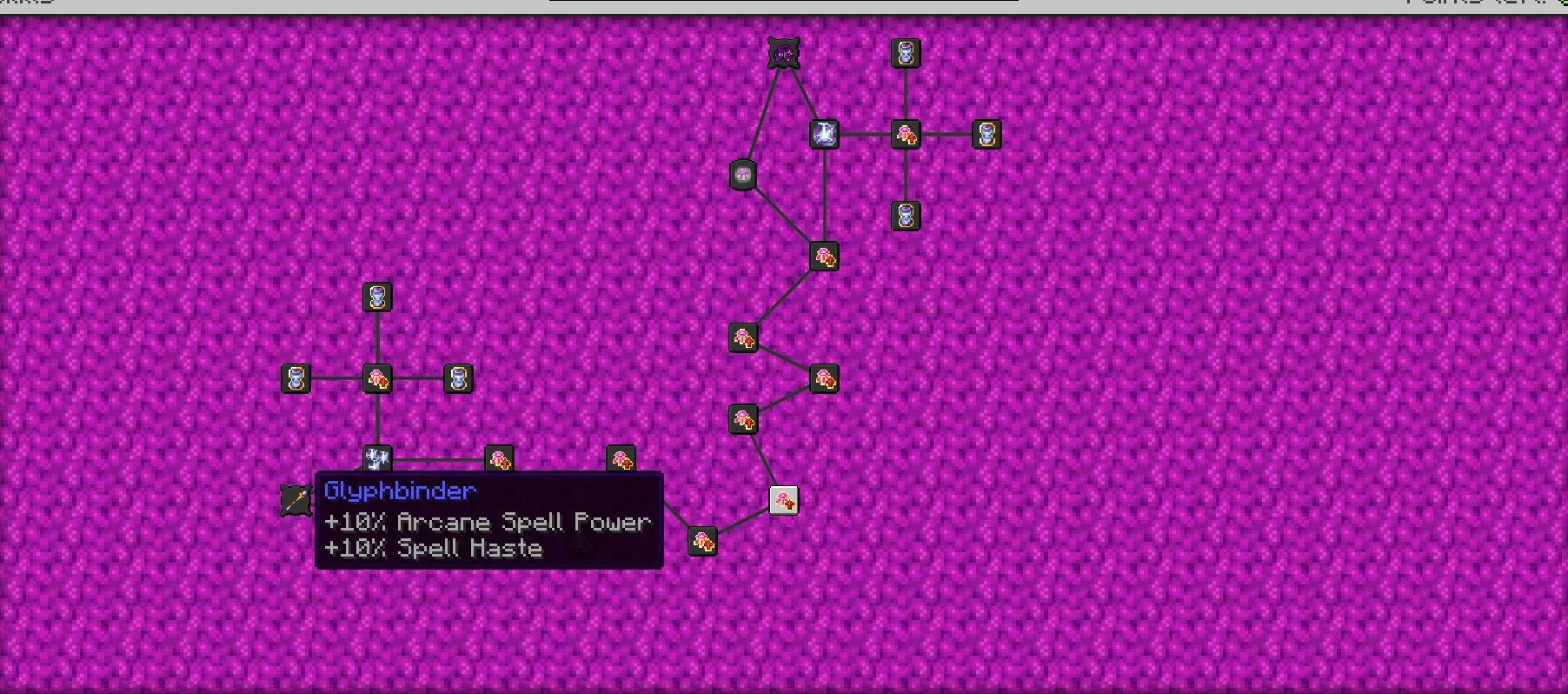Open the large potion bottle skill node
This screenshot has height=694, width=1568.
(824, 134)
